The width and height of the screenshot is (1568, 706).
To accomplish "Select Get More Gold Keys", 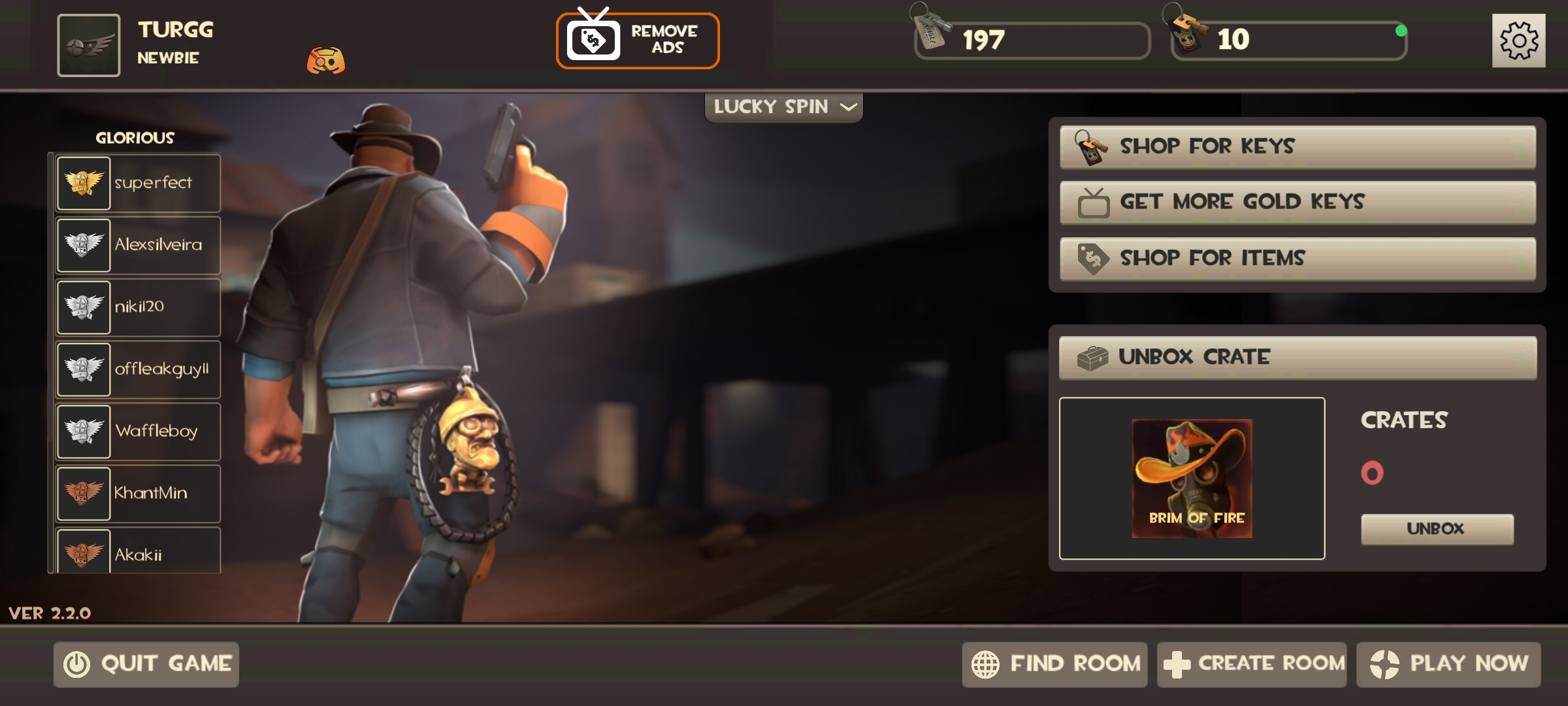I will coord(1298,203).
